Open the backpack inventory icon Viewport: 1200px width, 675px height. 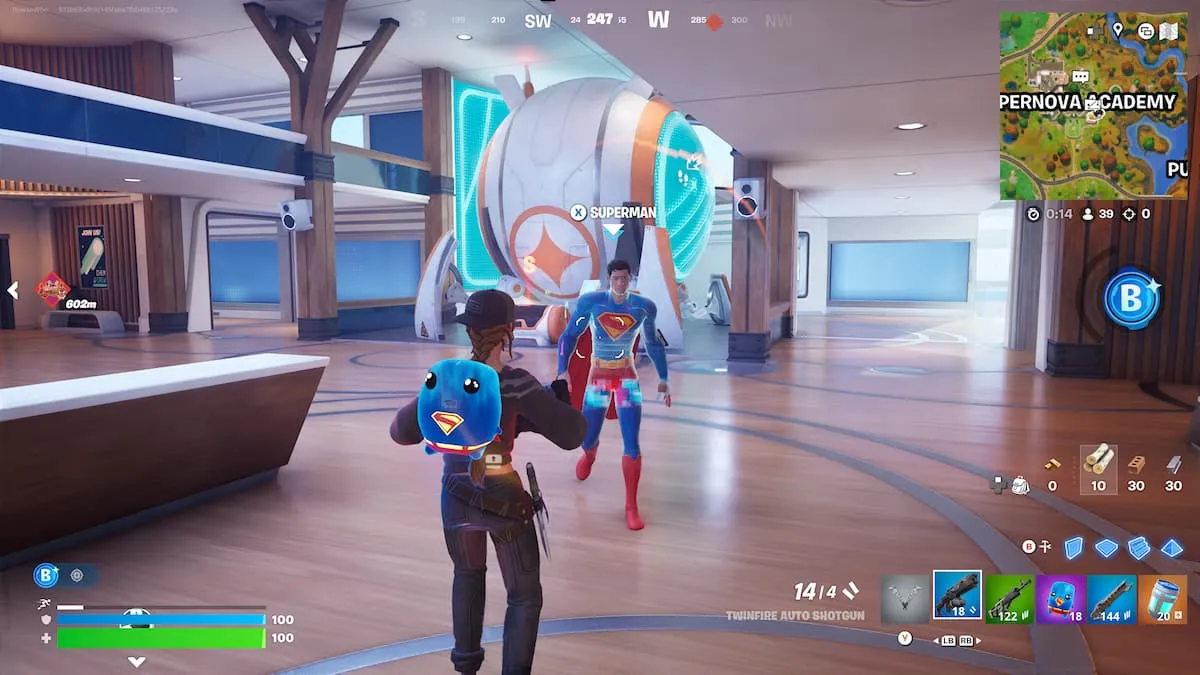[1019, 485]
